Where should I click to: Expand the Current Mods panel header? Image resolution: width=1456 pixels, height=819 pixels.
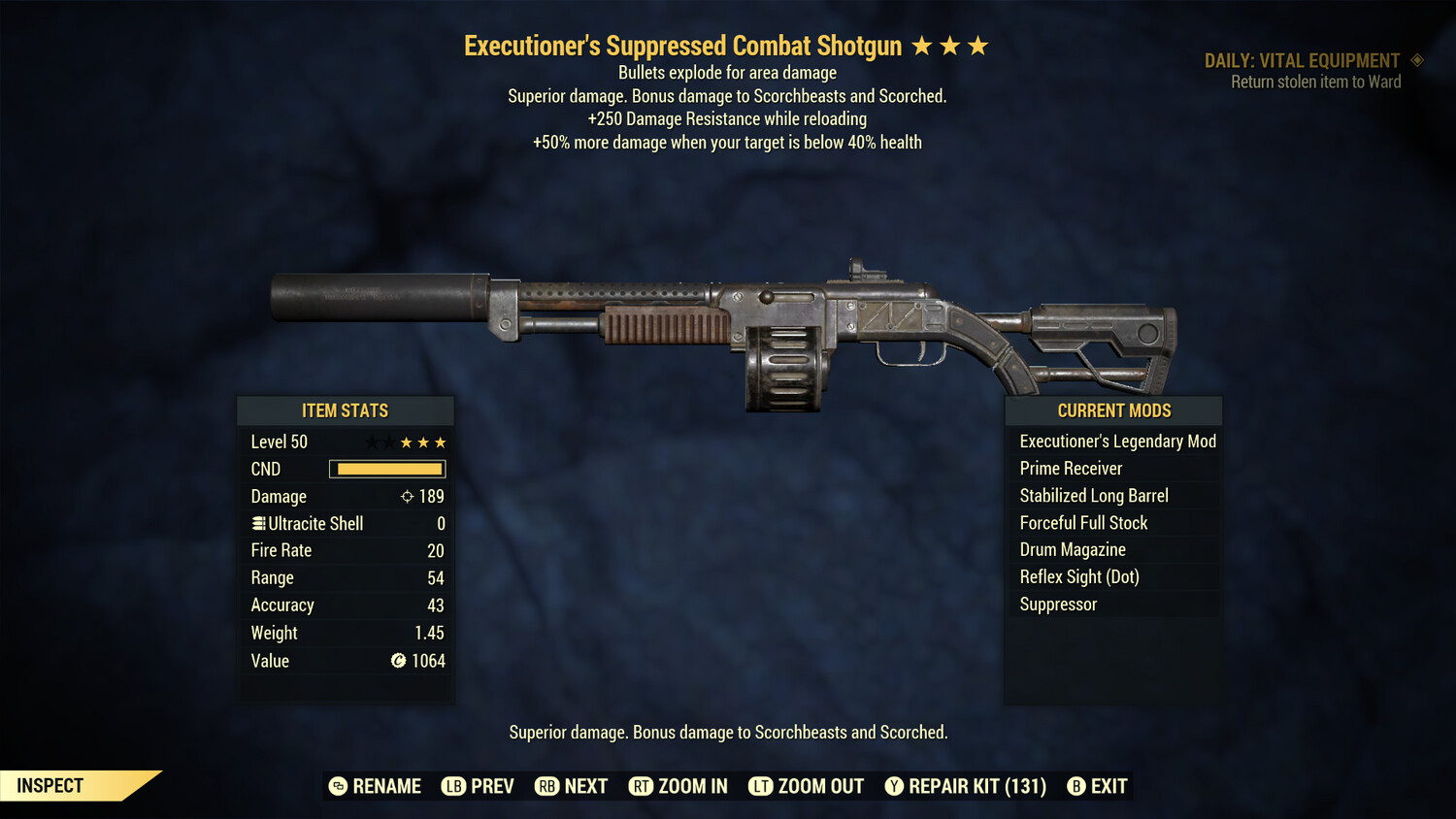[x=1112, y=410]
